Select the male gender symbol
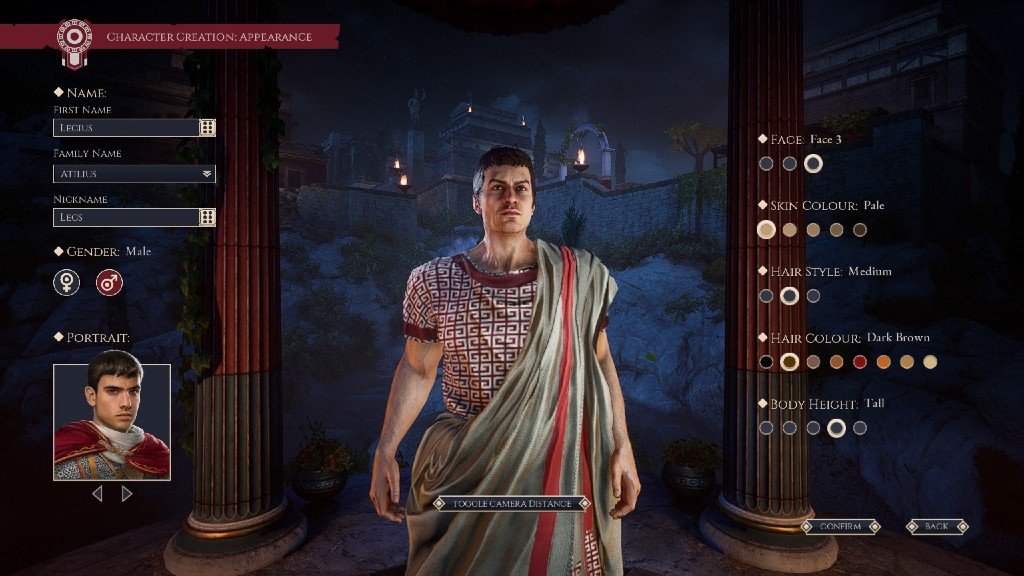Image resolution: width=1024 pixels, height=576 pixels. coord(109,283)
